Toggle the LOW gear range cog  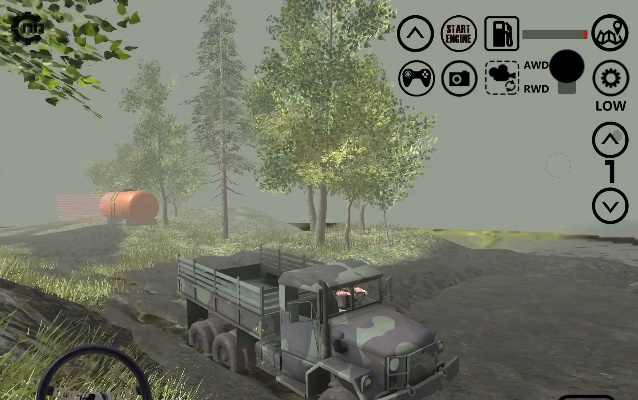pyautogui.click(x=610, y=78)
